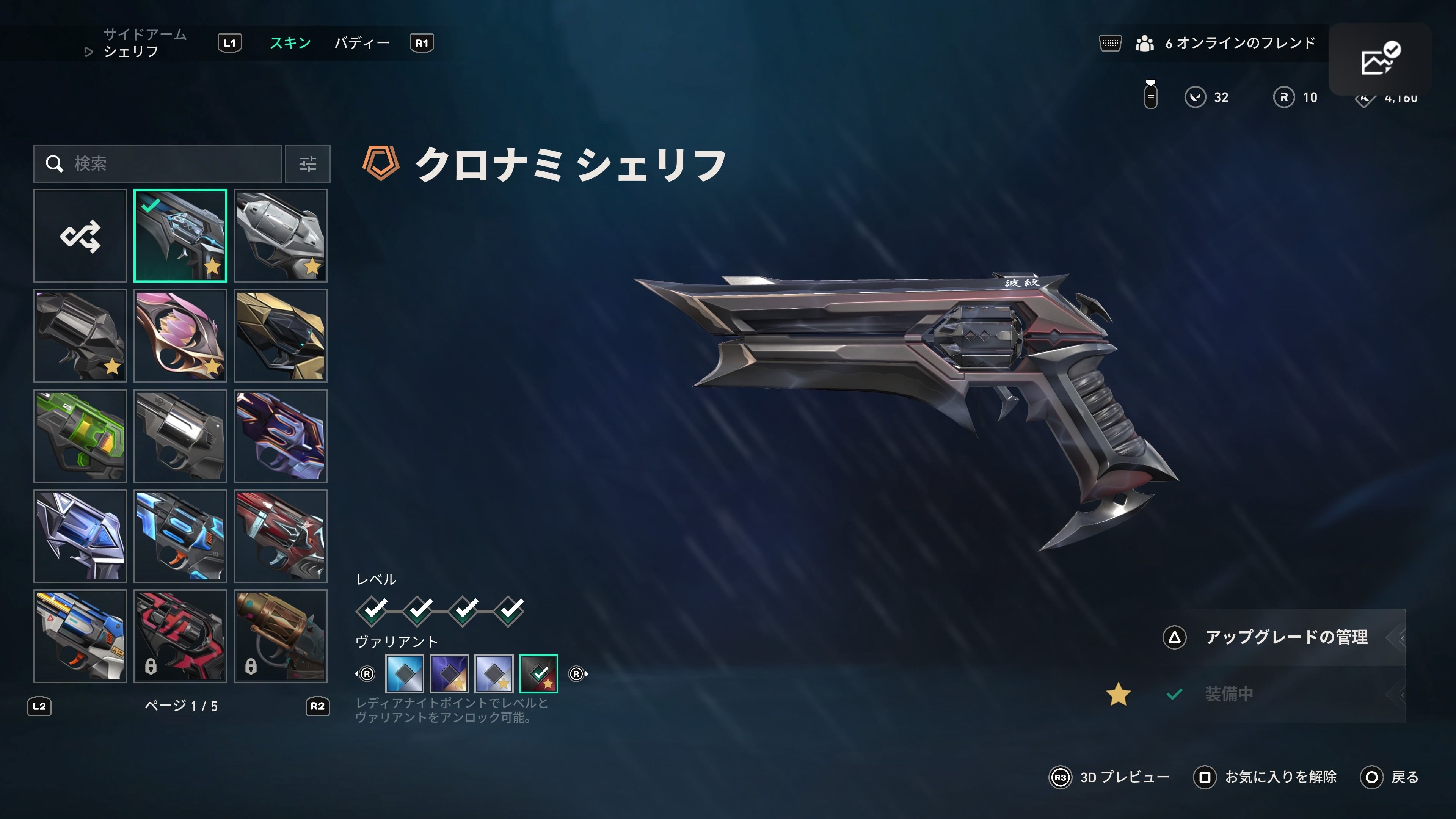Open アップグレードの管理 upgrade management
Screen dimensions: 1456x819
(1285, 637)
